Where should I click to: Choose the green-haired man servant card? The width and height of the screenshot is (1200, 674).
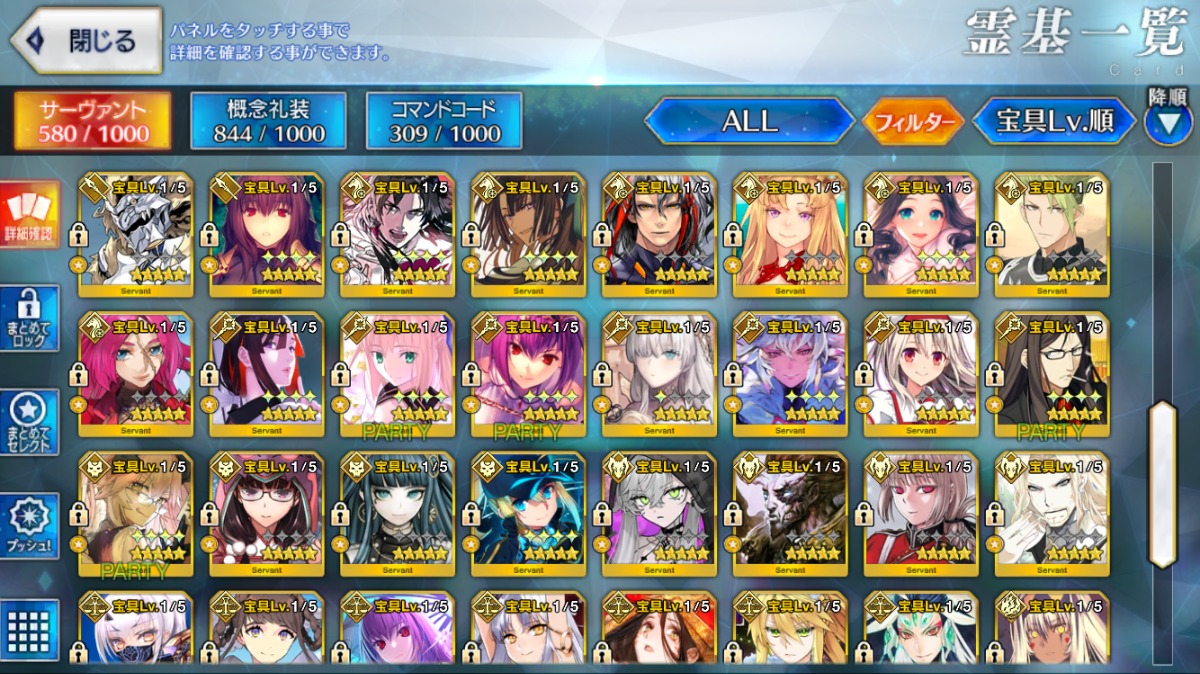[x=1052, y=235]
